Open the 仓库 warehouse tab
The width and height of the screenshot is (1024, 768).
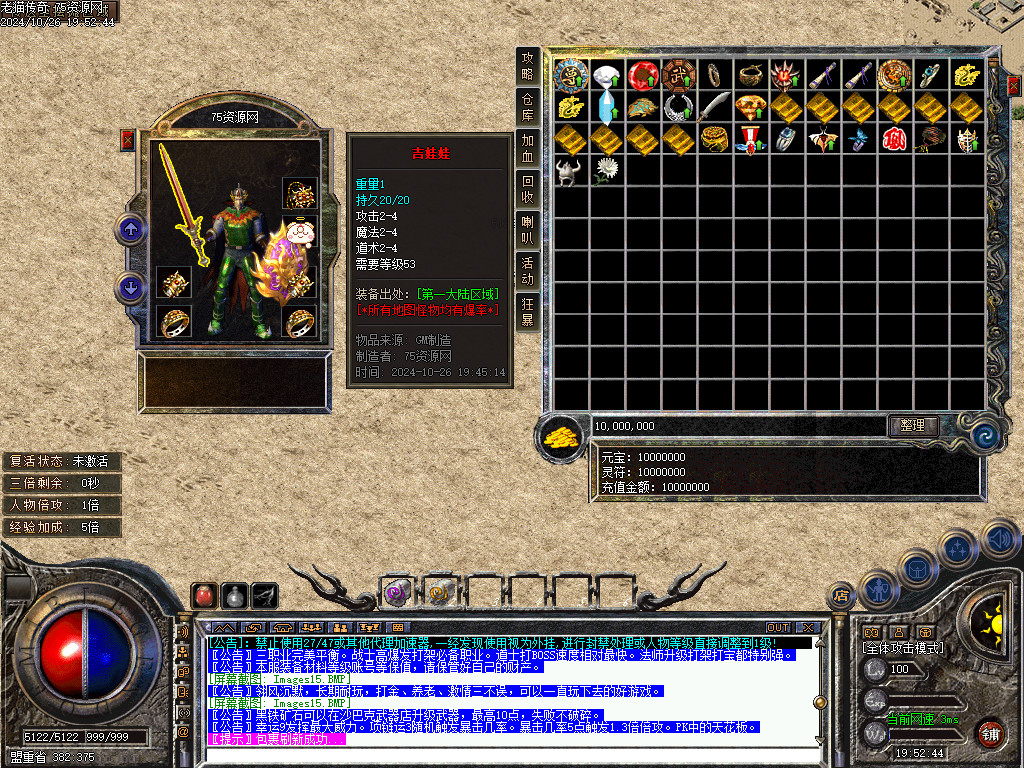click(x=528, y=107)
